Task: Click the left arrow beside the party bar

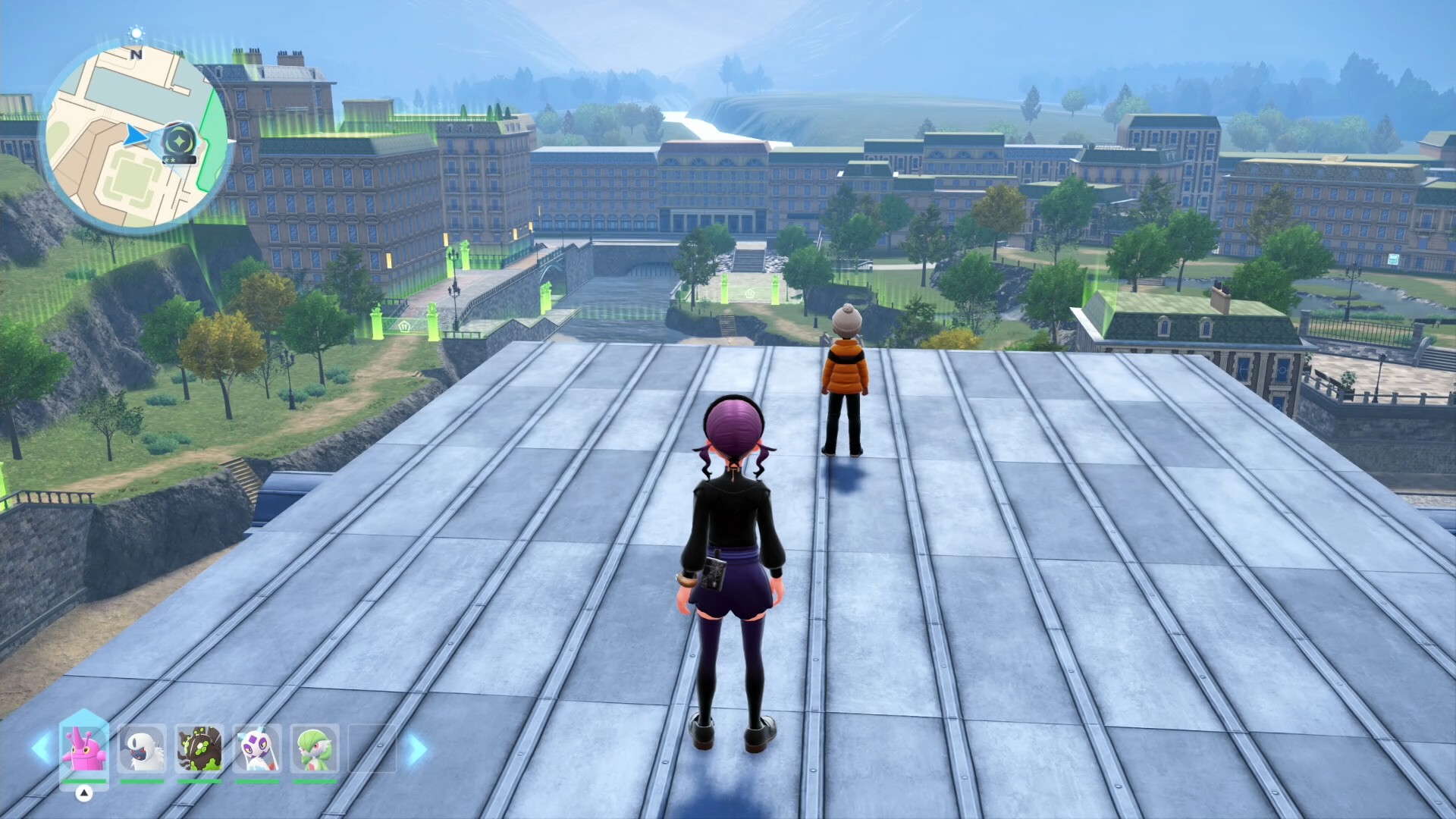Action: [41, 748]
